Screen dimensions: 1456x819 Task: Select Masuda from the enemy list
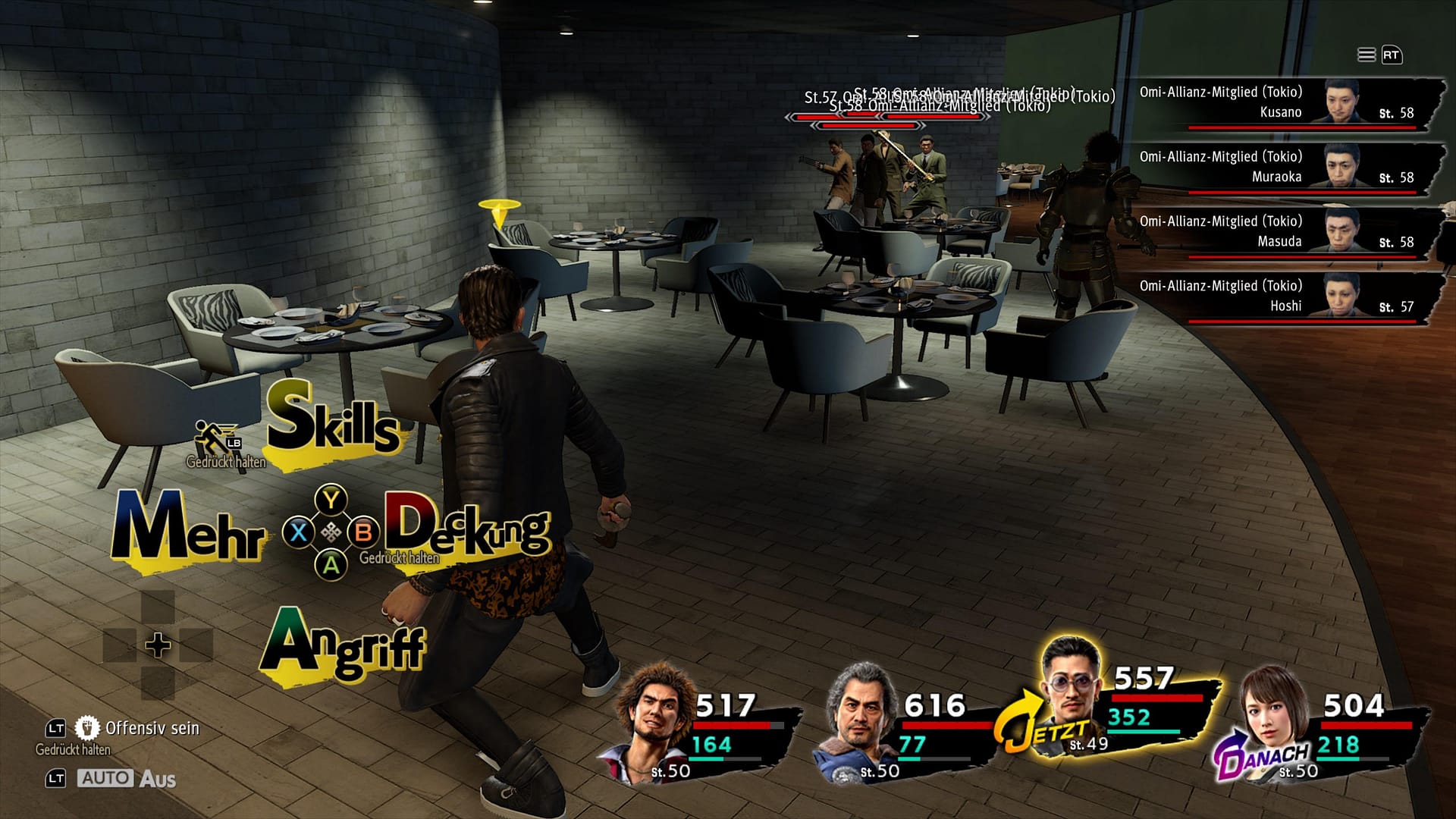pyautogui.click(x=1282, y=232)
